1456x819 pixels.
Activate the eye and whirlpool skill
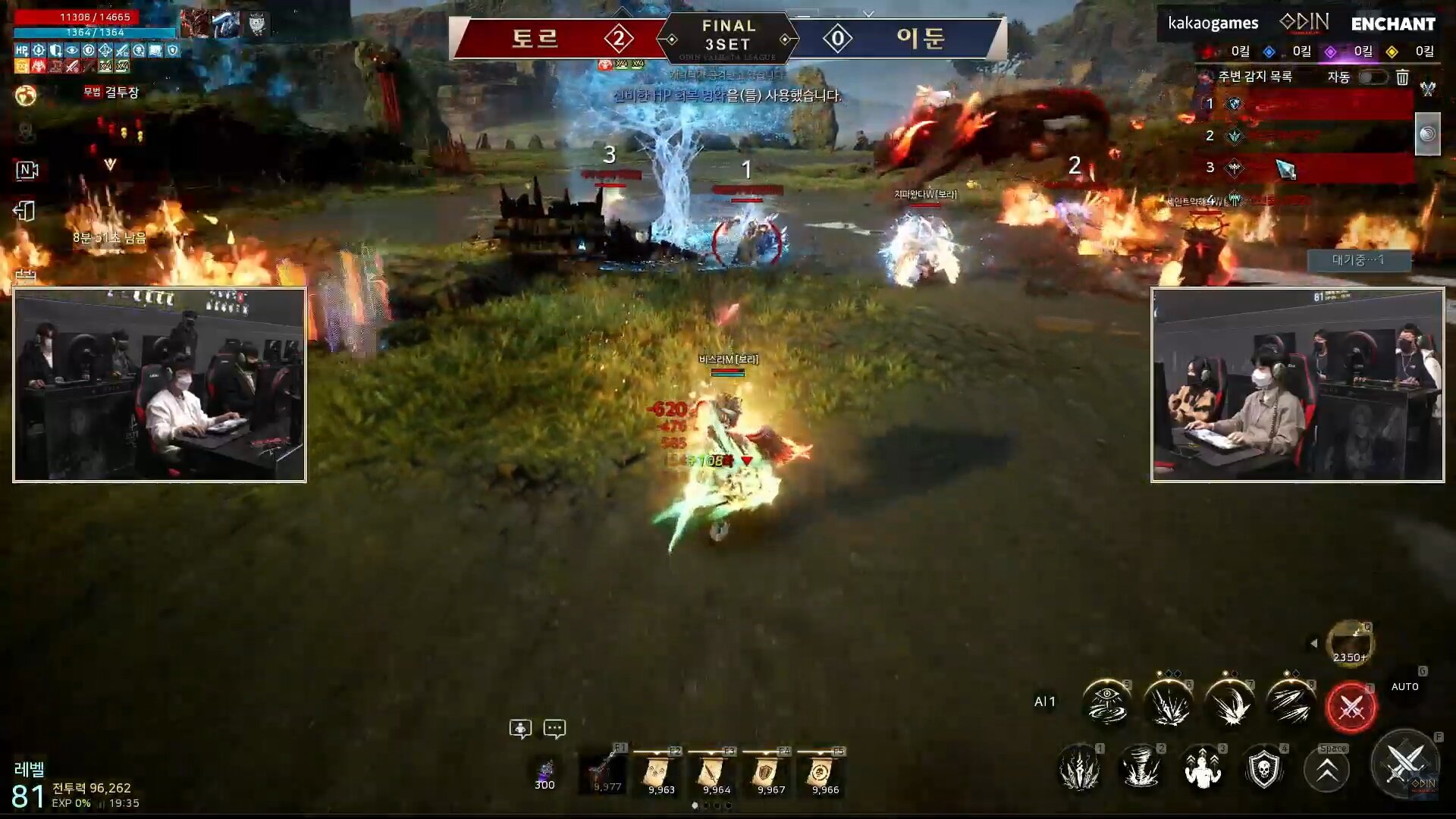tap(1106, 703)
